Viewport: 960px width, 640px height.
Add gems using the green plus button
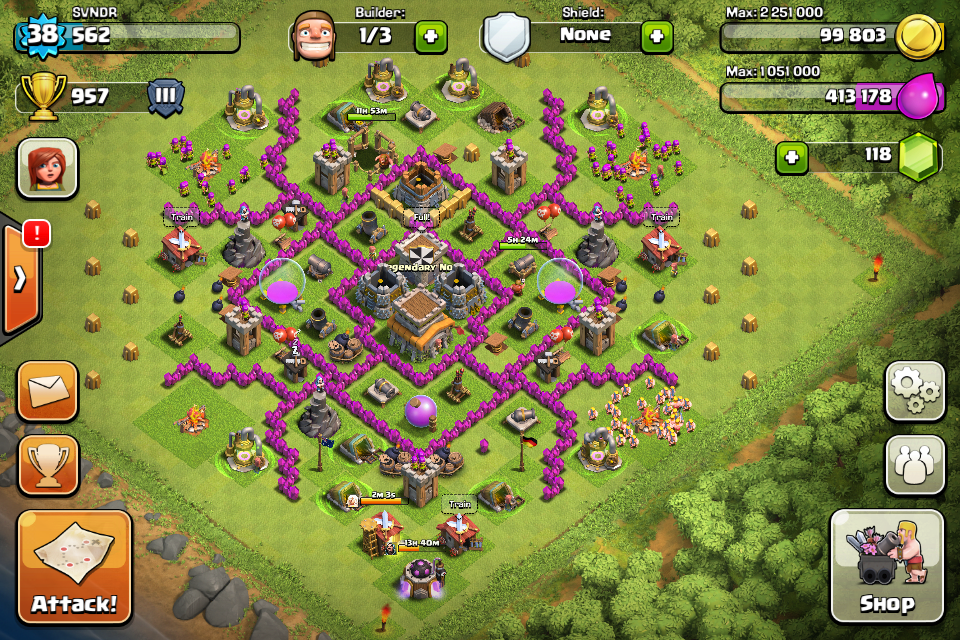pos(792,157)
